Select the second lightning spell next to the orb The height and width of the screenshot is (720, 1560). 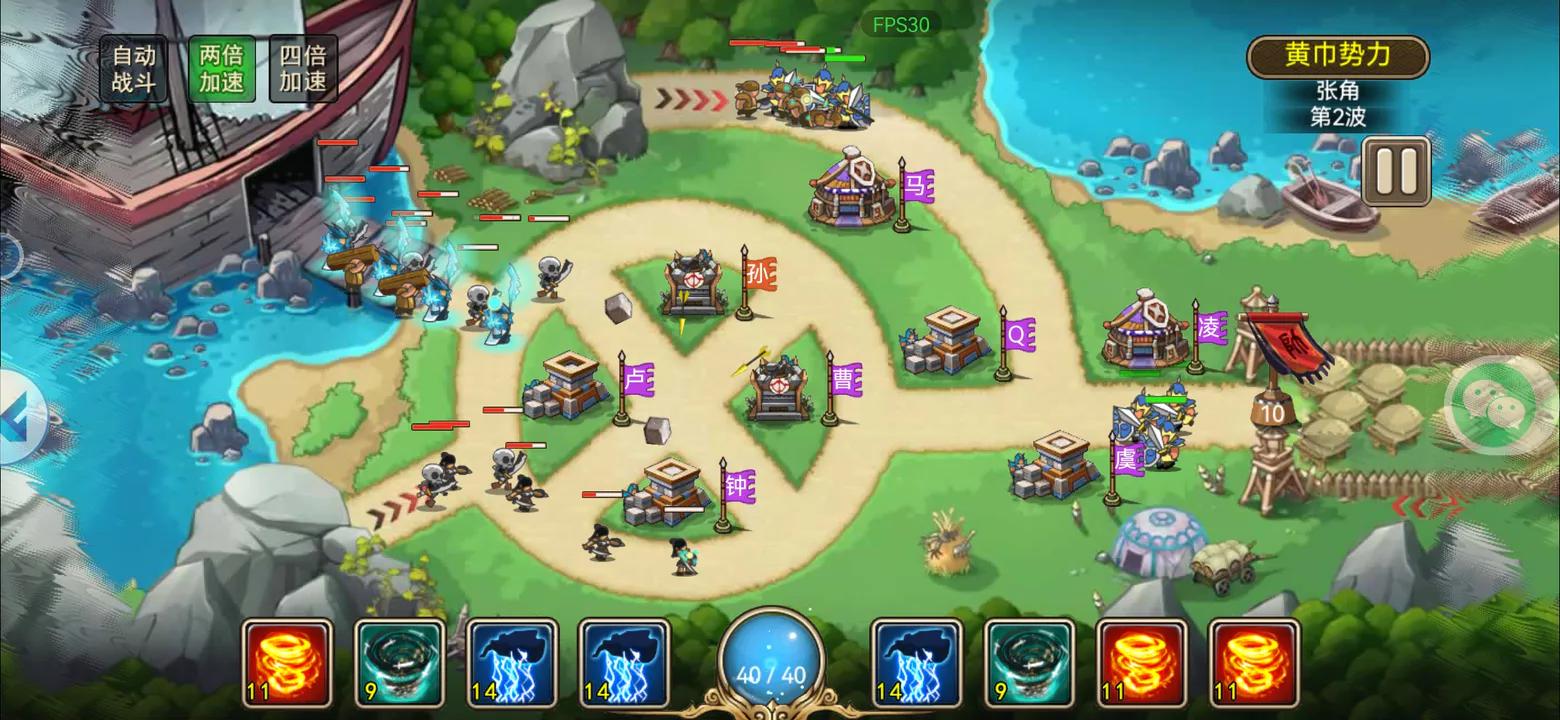623,660
